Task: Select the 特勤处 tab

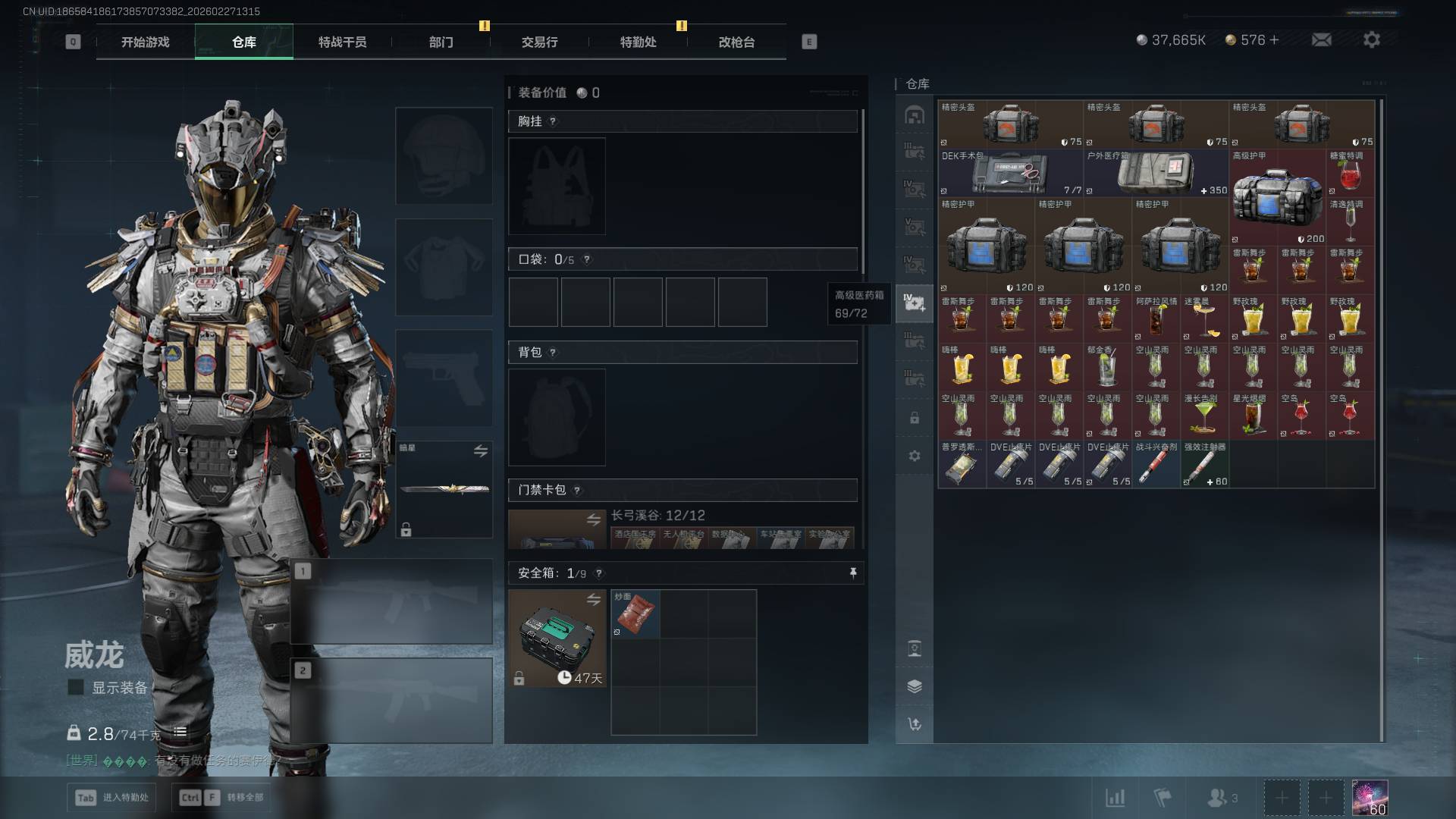Action: pyautogui.click(x=638, y=42)
